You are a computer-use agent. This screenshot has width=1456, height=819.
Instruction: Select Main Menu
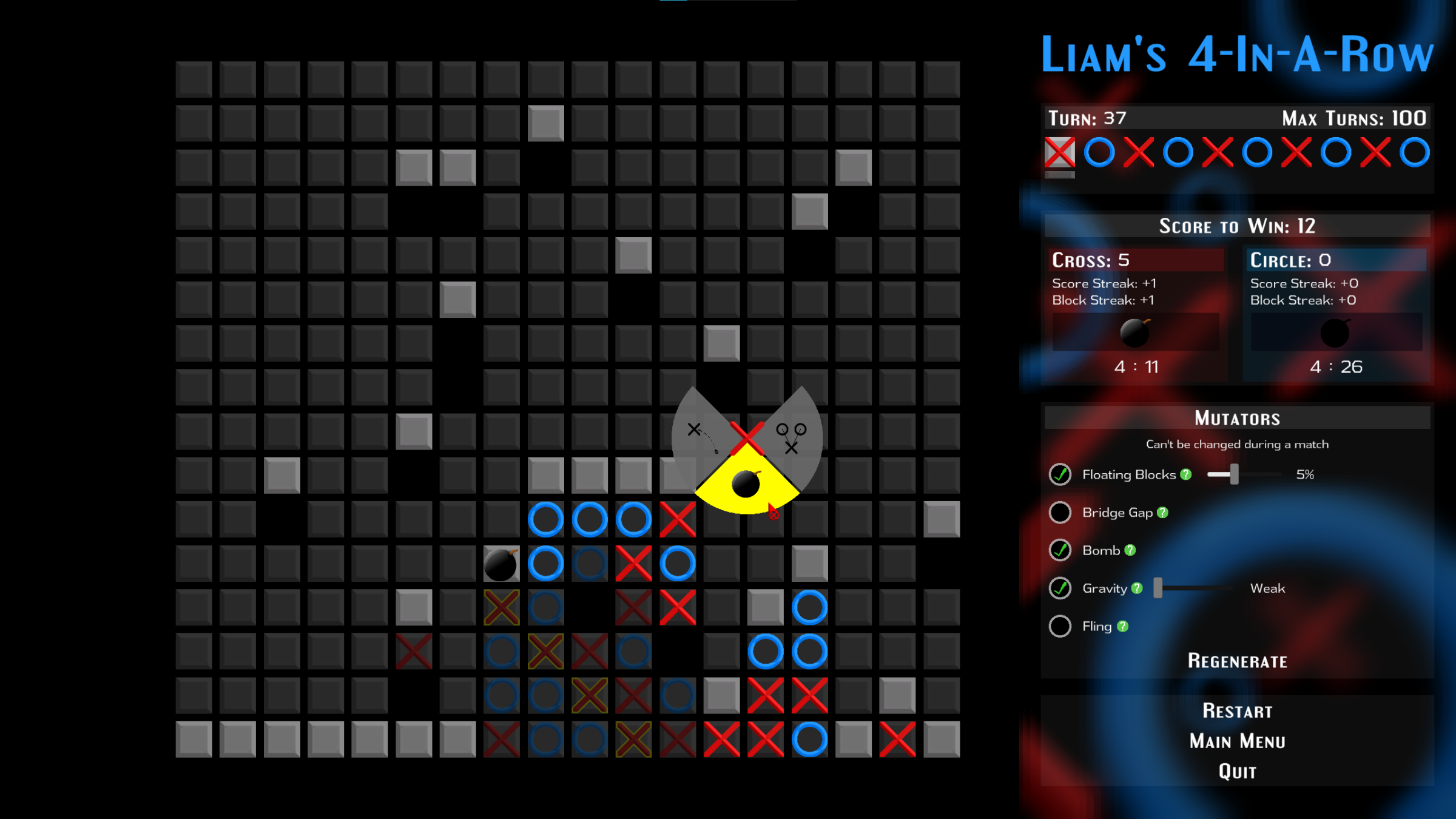click(x=1238, y=741)
